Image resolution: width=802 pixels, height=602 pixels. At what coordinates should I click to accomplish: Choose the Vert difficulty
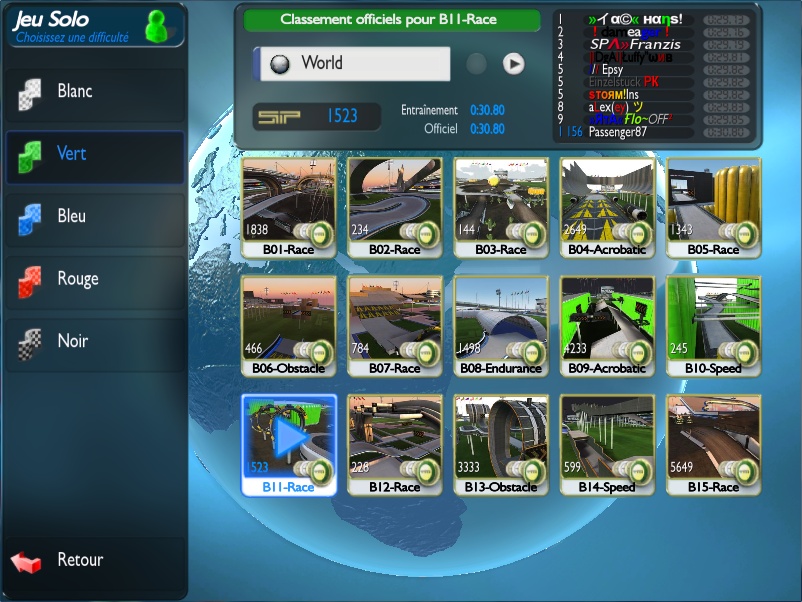point(94,154)
